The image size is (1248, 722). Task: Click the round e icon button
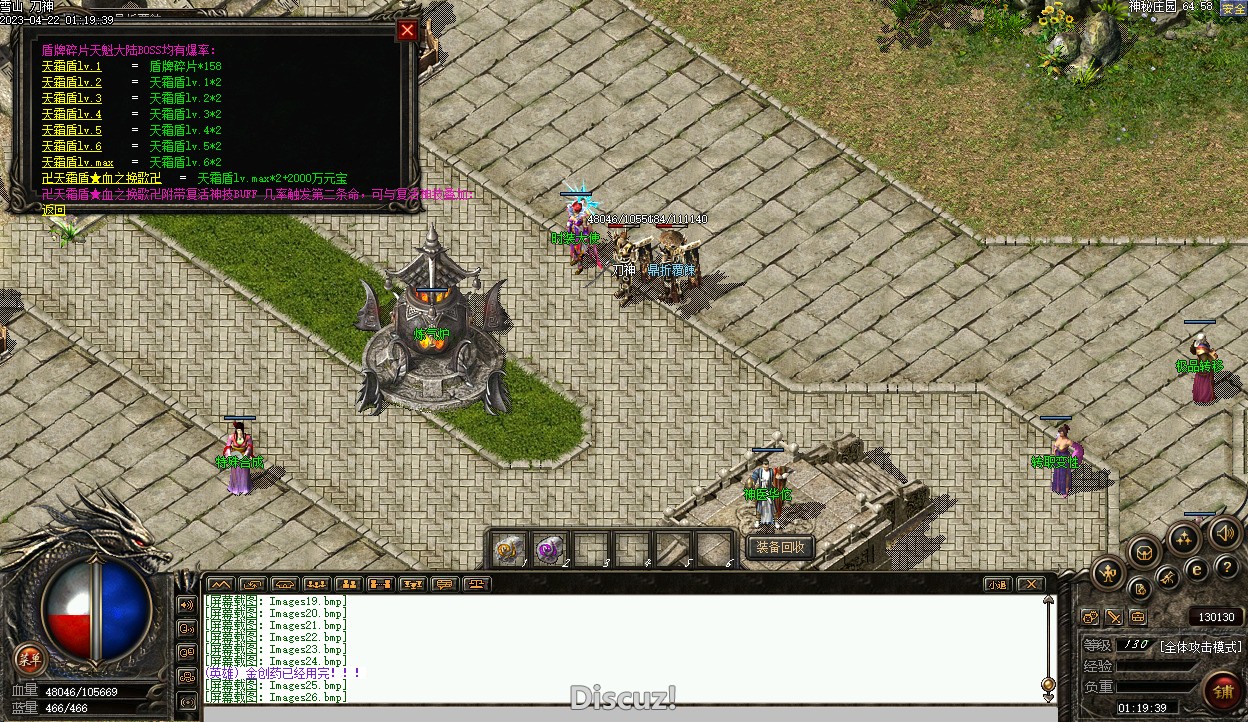pos(1196,570)
